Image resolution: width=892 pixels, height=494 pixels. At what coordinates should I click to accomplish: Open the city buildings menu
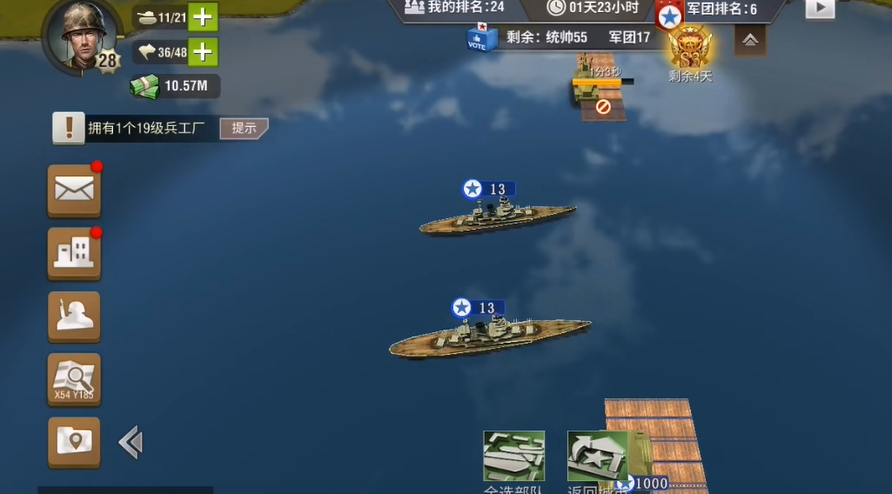74,253
